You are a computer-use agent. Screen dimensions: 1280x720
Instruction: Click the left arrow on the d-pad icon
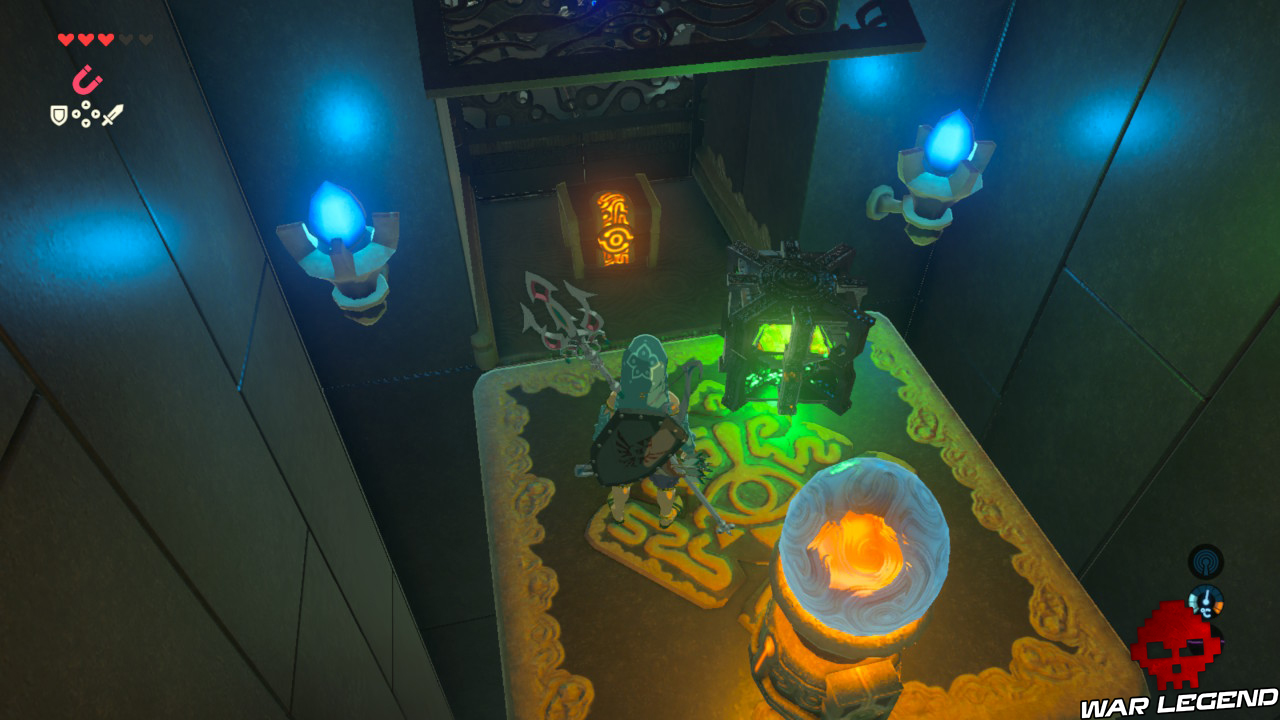coord(76,113)
